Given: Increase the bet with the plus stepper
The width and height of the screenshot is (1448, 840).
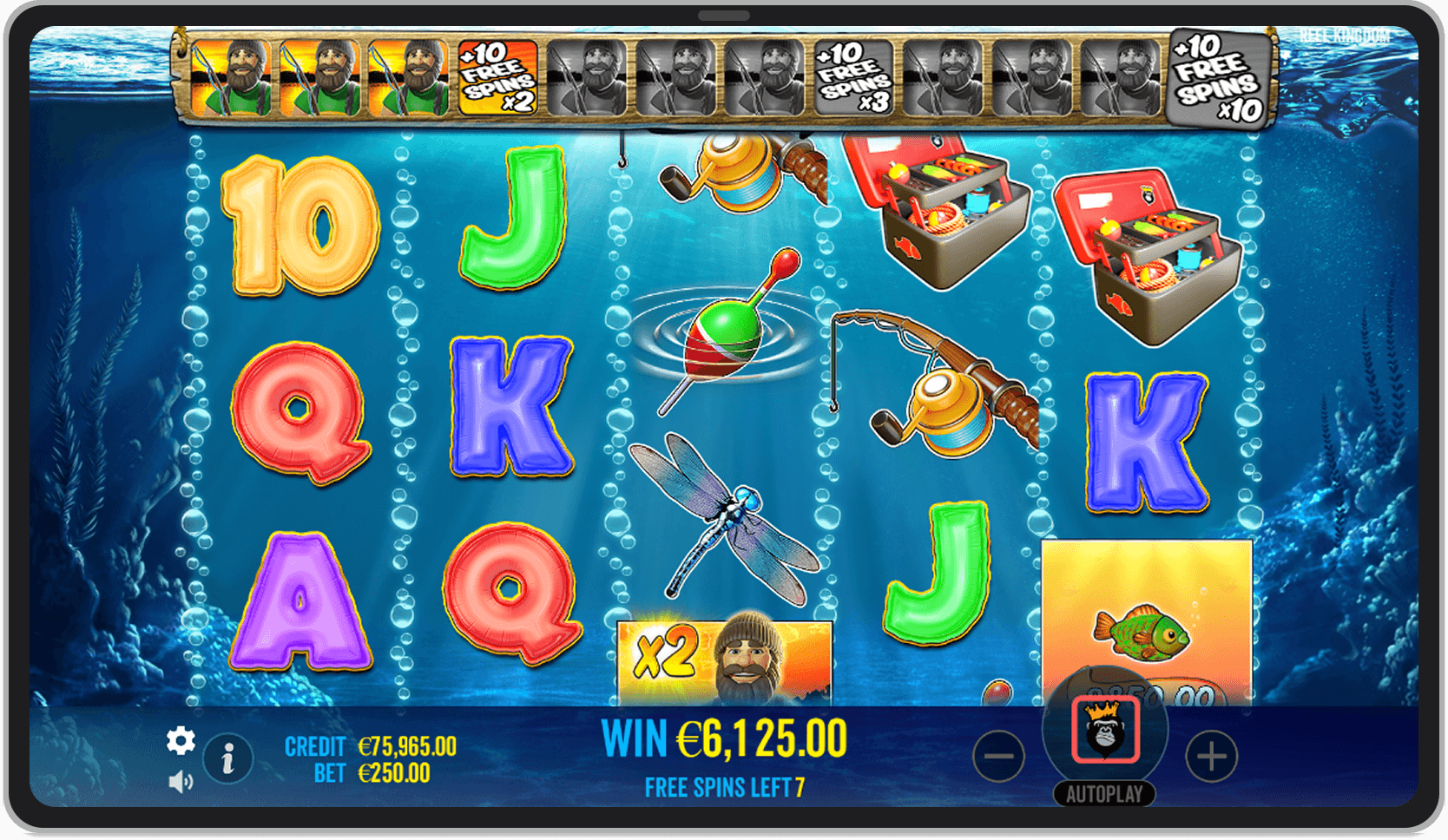Looking at the screenshot, I should 1214,755.
